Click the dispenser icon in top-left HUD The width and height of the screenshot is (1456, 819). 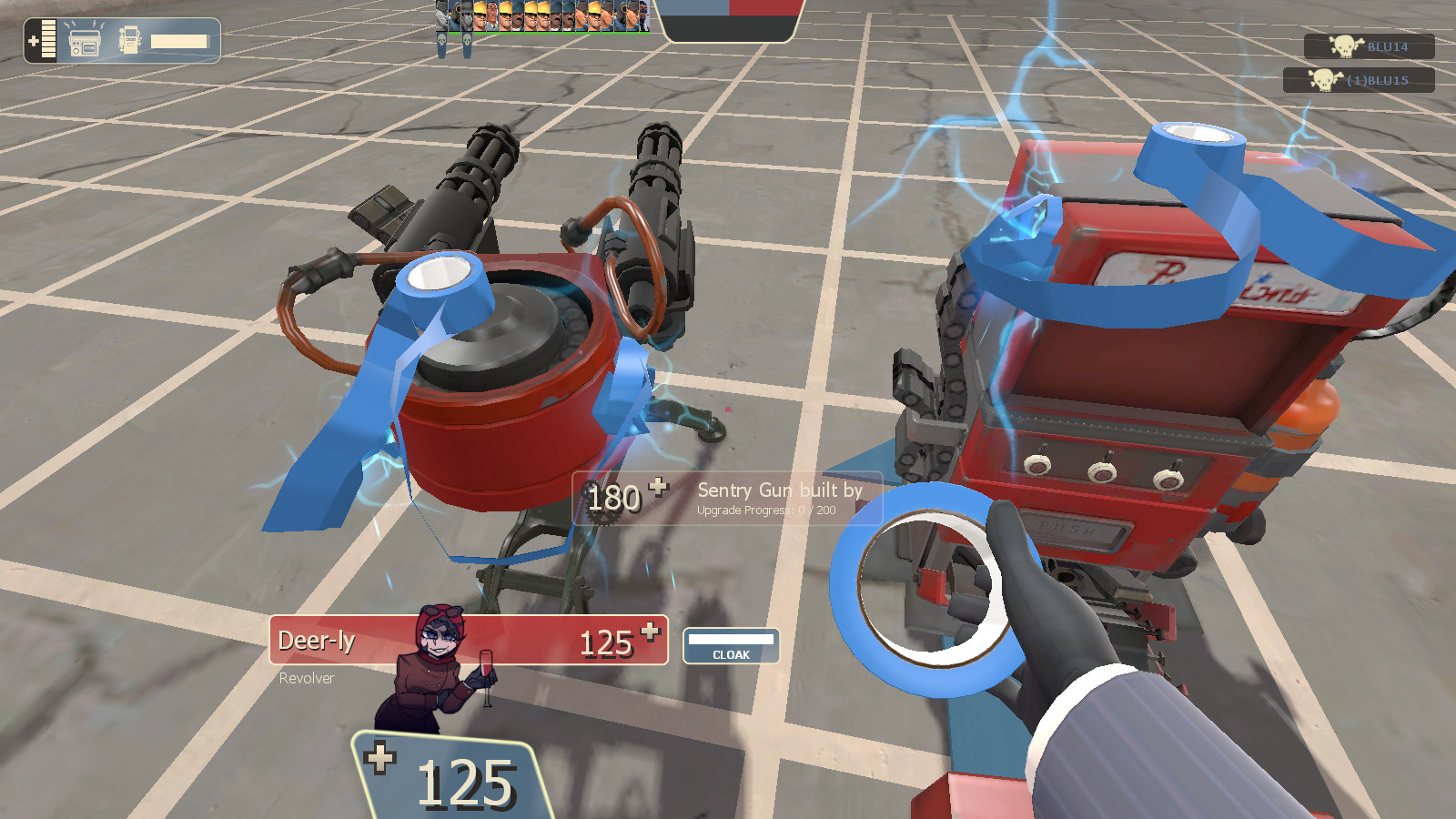click(130, 40)
